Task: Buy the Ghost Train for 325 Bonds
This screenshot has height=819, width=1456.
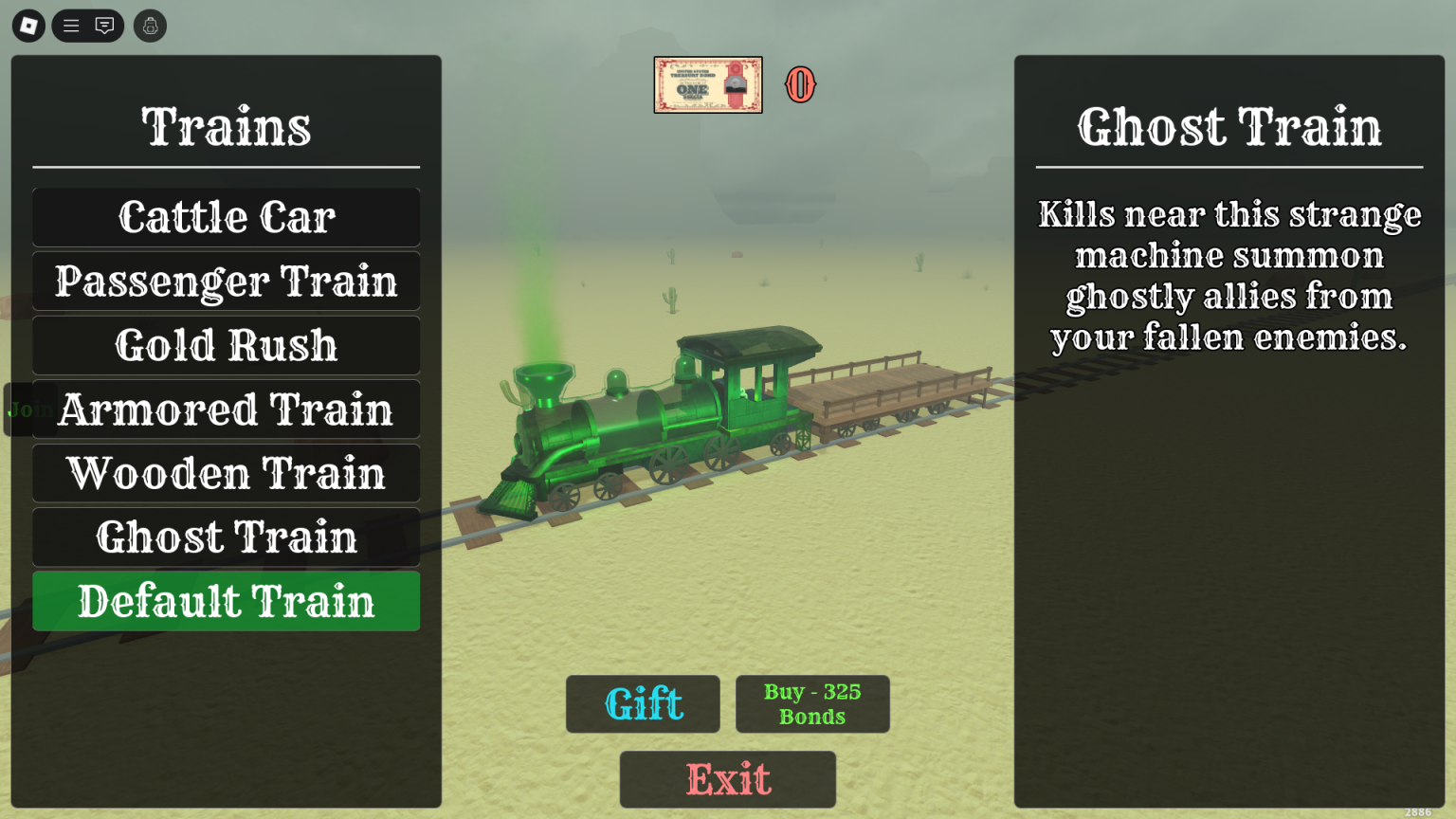Action: point(812,703)
